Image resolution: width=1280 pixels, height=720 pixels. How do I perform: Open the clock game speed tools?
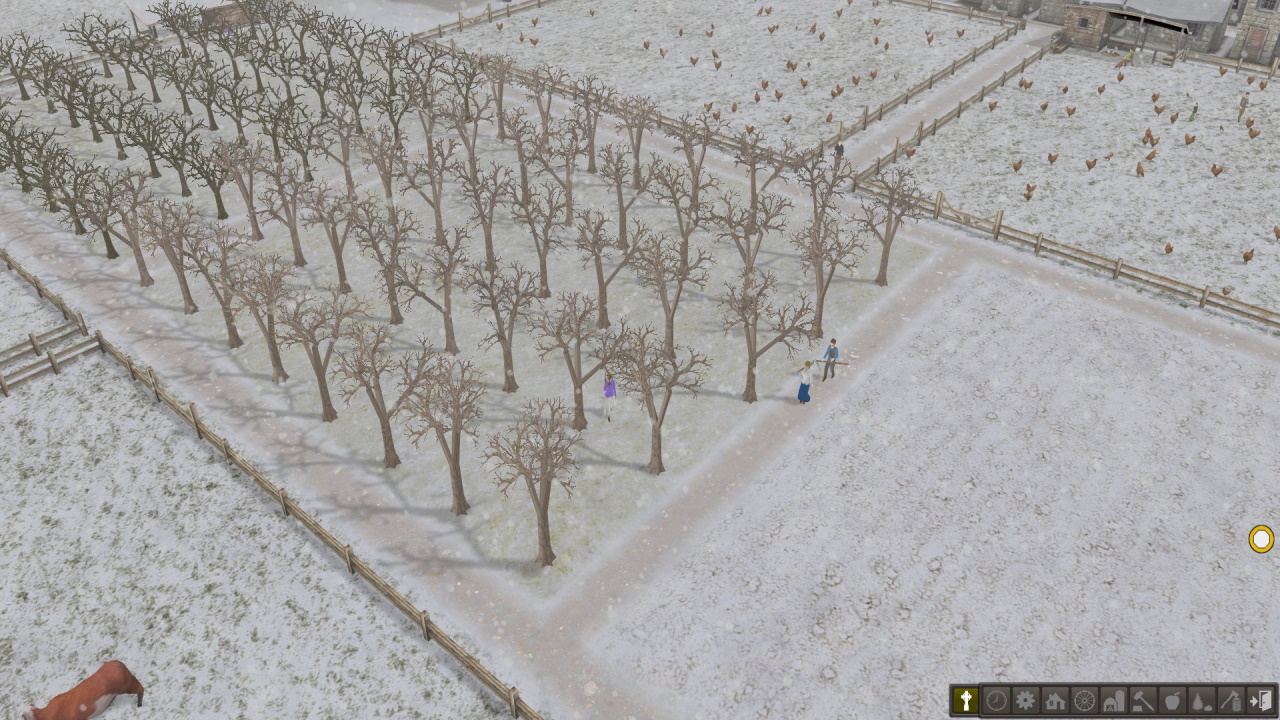(995, 700)
